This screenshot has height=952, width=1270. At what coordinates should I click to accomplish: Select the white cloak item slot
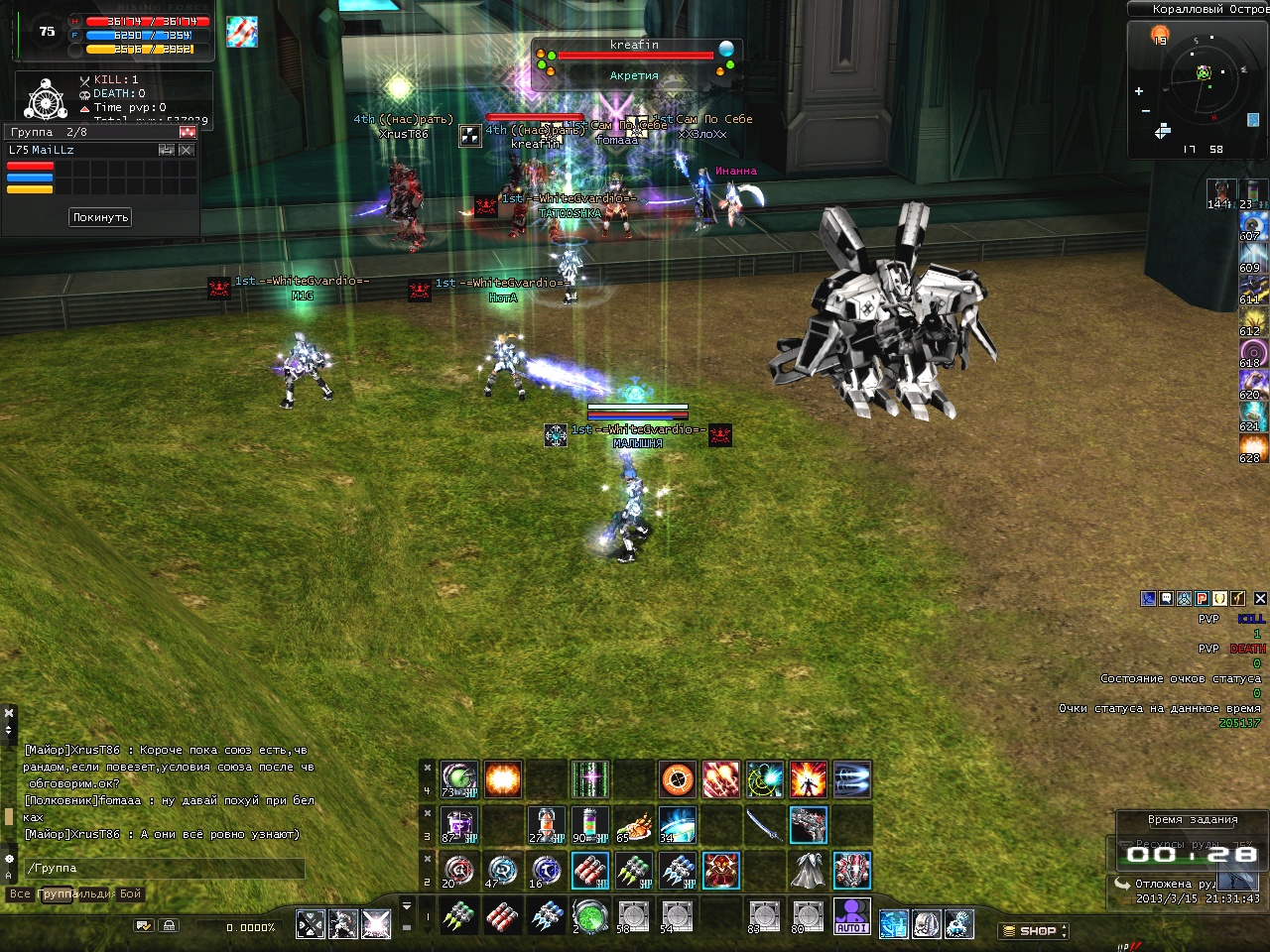808,871
